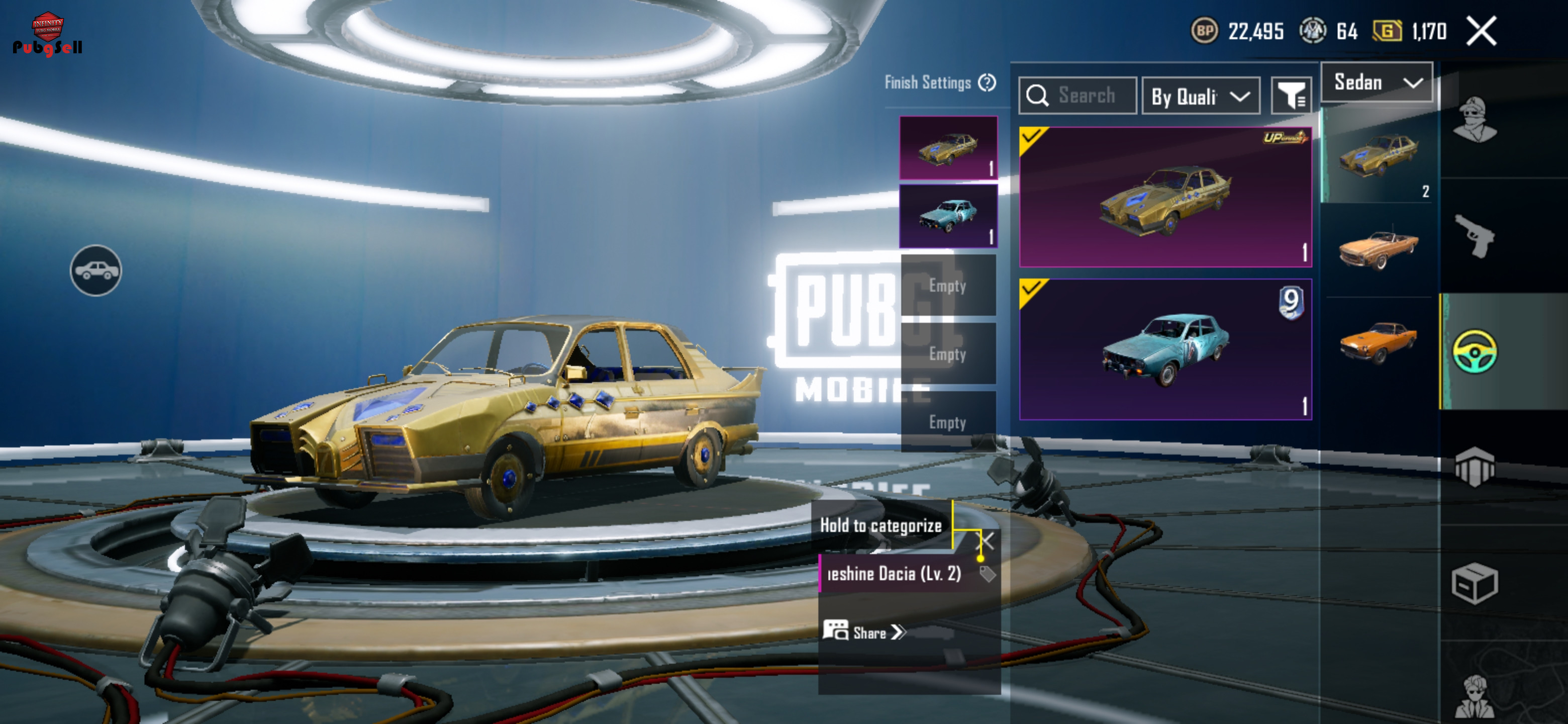
Task: Select the gold Dacia skin card
Action: (x=1165, y=197)
